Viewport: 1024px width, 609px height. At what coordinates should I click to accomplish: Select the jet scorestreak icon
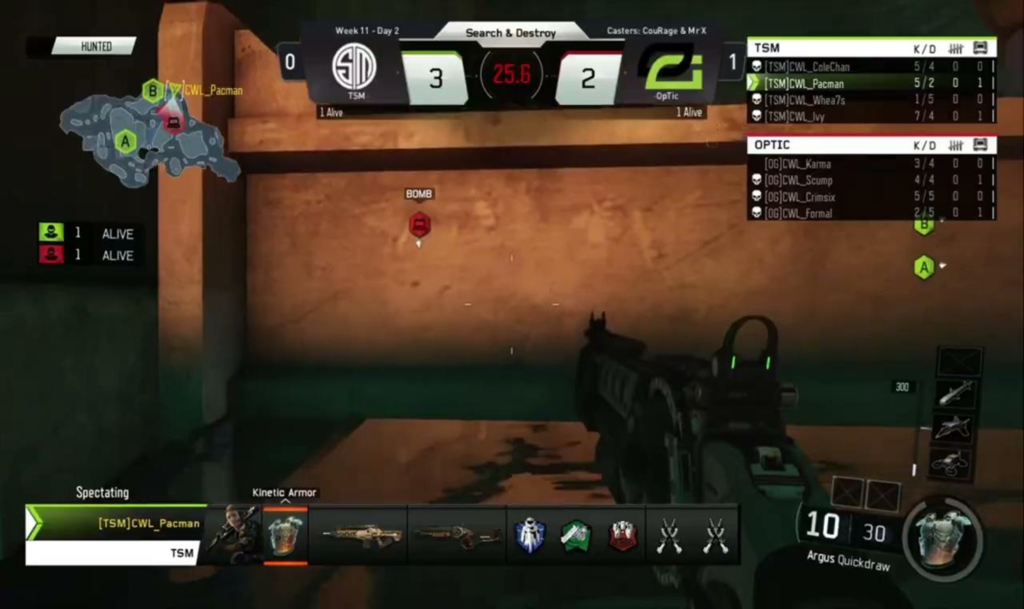[957, 428]
